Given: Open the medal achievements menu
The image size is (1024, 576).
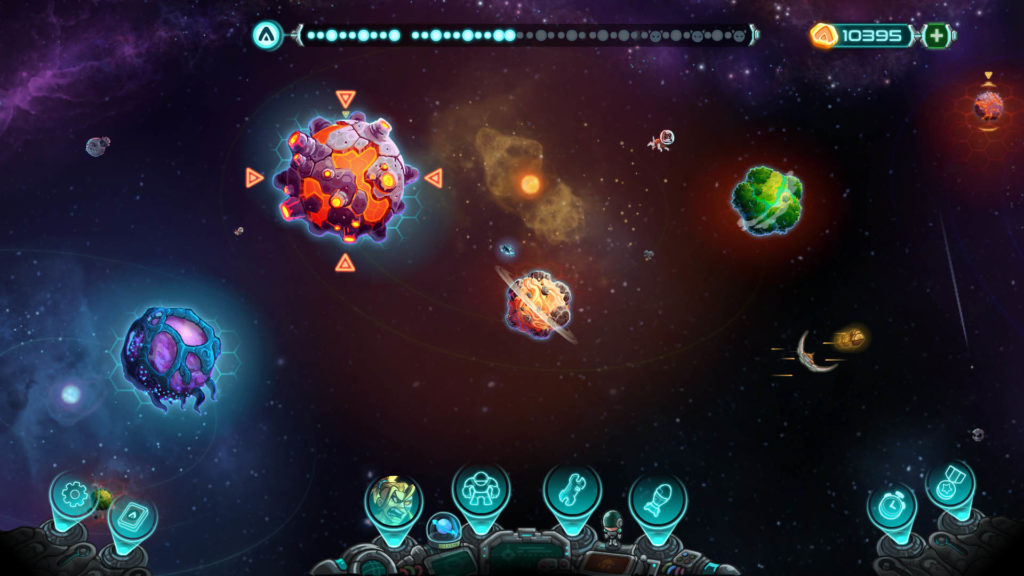Looking at the screenshot, I should coord(948,484).
